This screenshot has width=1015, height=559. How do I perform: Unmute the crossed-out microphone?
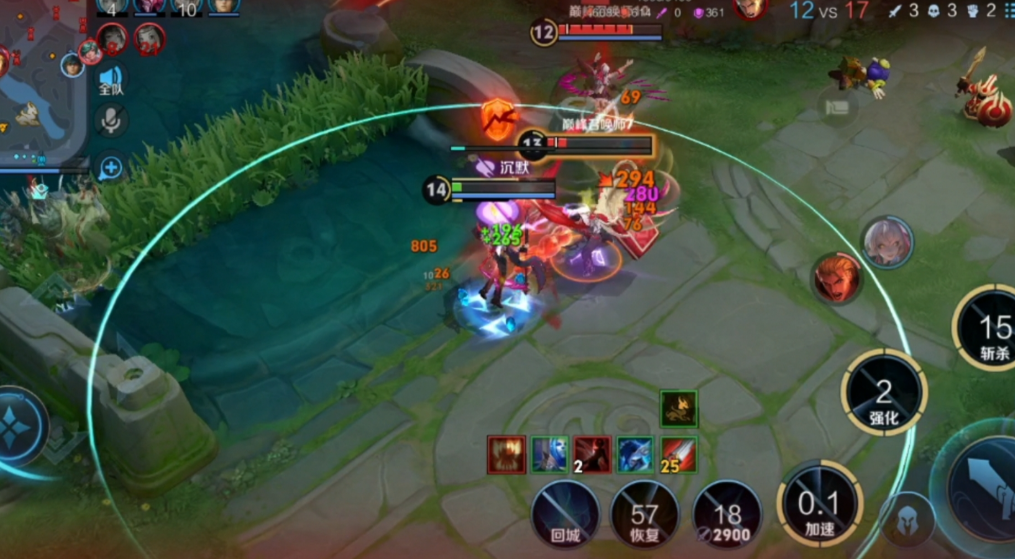(110, 121)
